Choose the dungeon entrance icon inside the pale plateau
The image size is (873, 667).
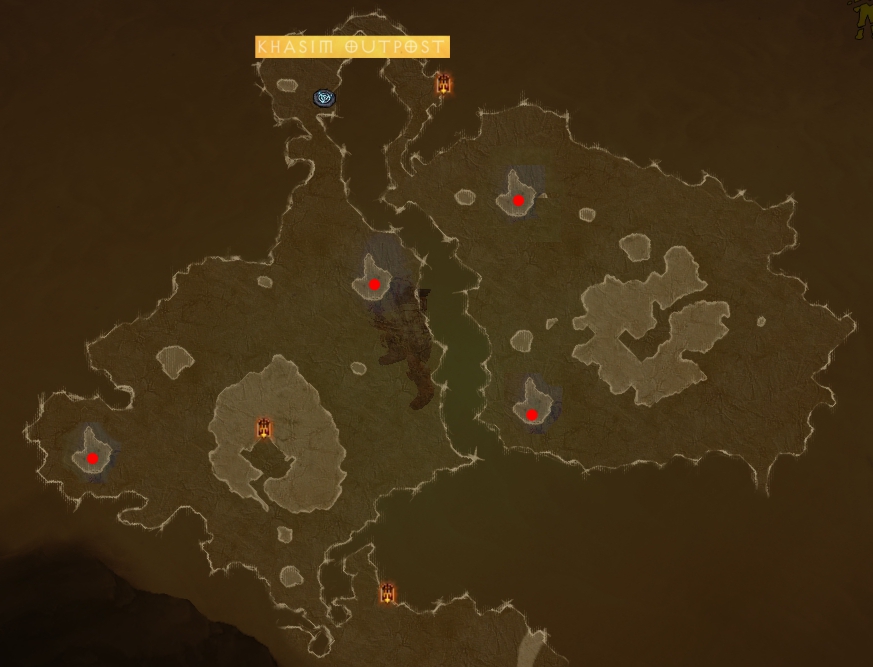tap(264, 429)
